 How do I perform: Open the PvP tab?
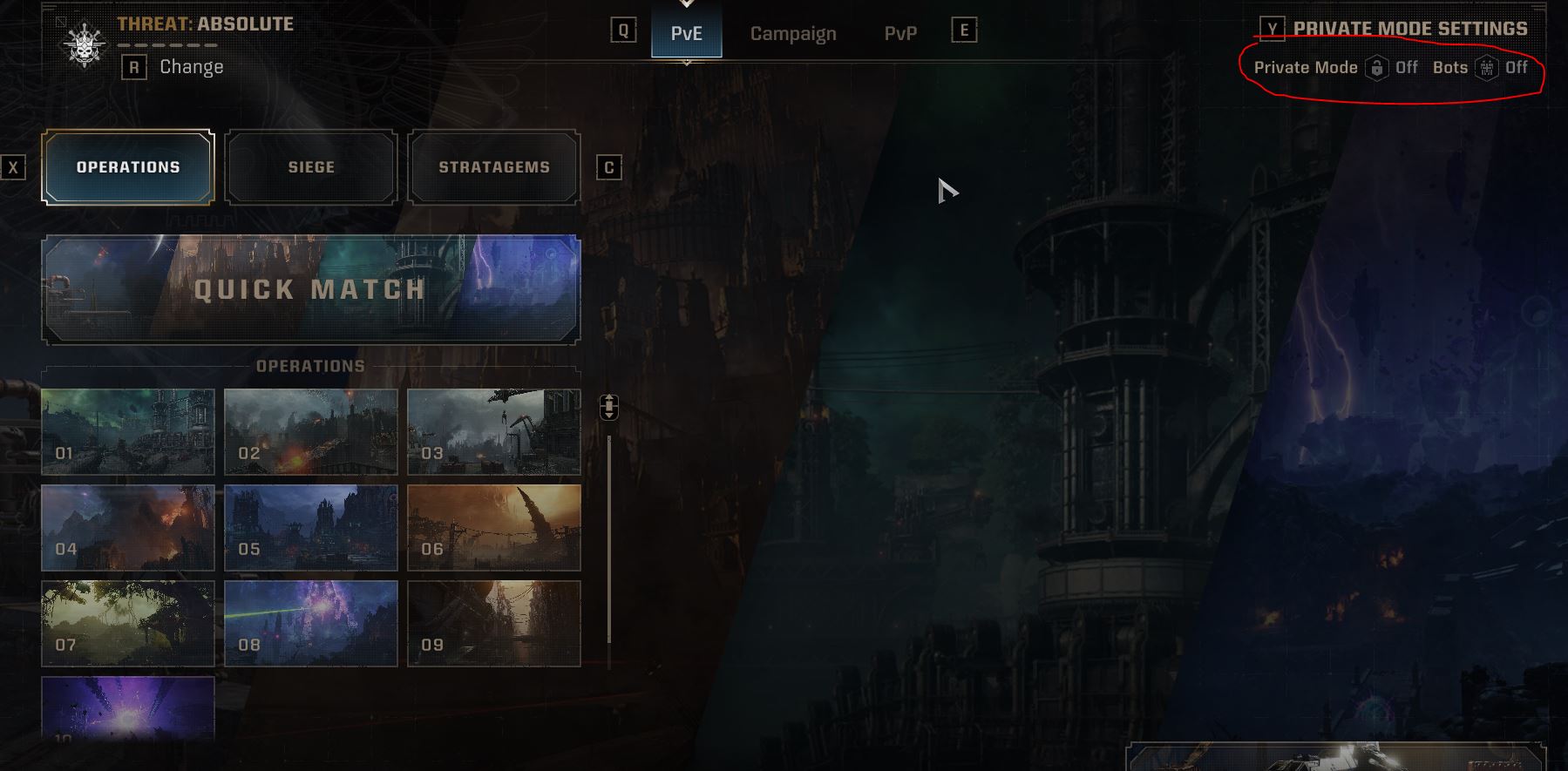(x=900, y=33)
